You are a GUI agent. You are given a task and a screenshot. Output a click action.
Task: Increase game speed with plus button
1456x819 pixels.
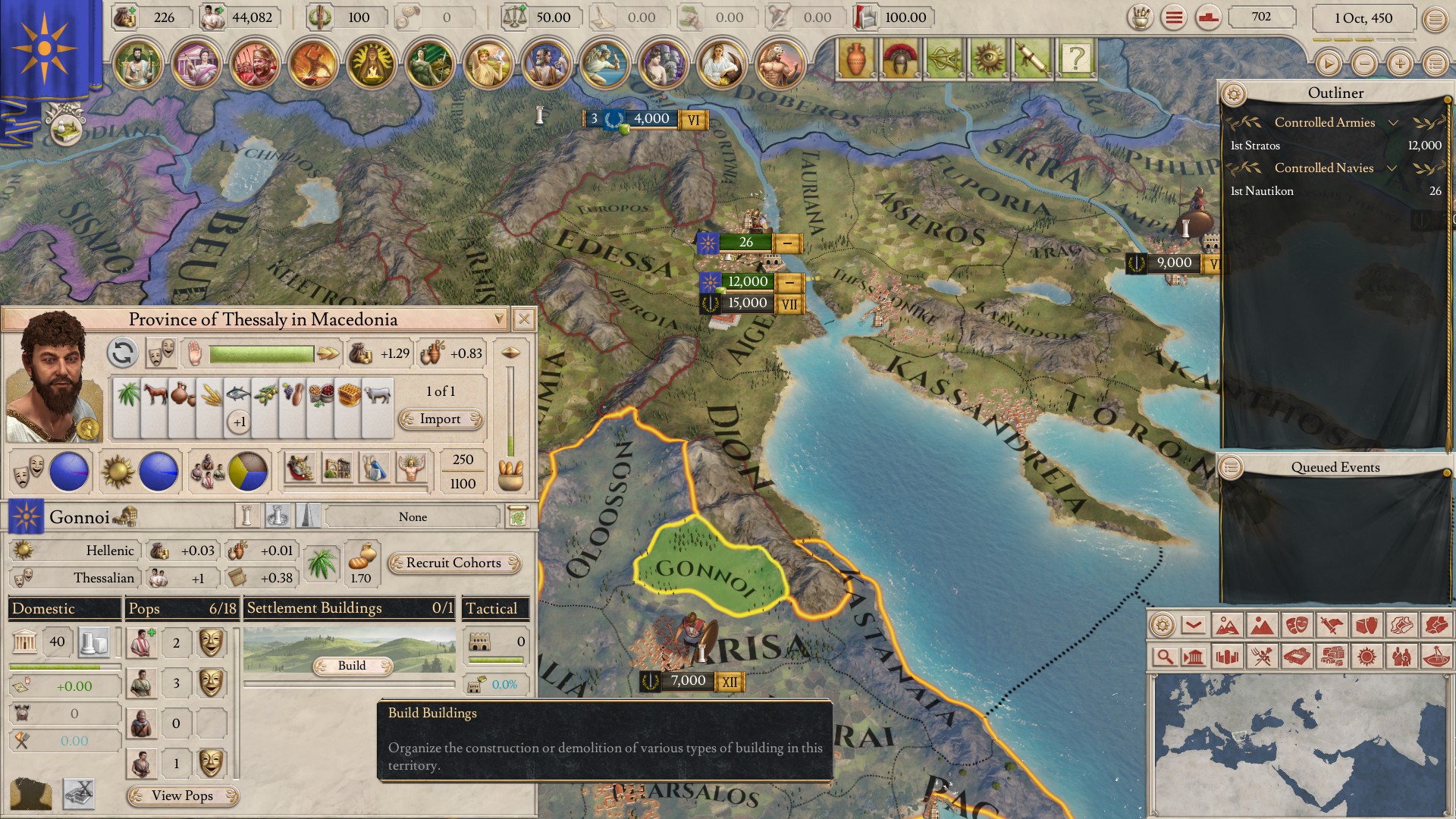coord(1400,64)
